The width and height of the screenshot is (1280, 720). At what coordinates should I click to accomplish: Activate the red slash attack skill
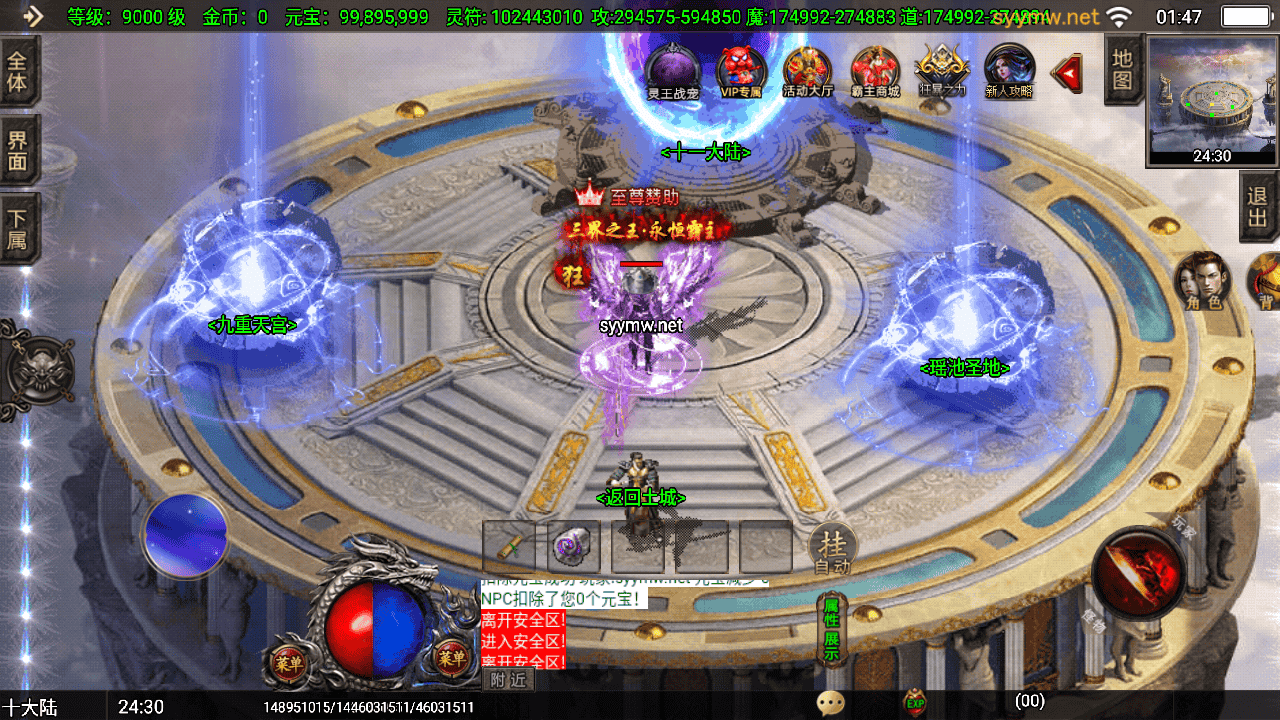click(x=1138, y=572)
